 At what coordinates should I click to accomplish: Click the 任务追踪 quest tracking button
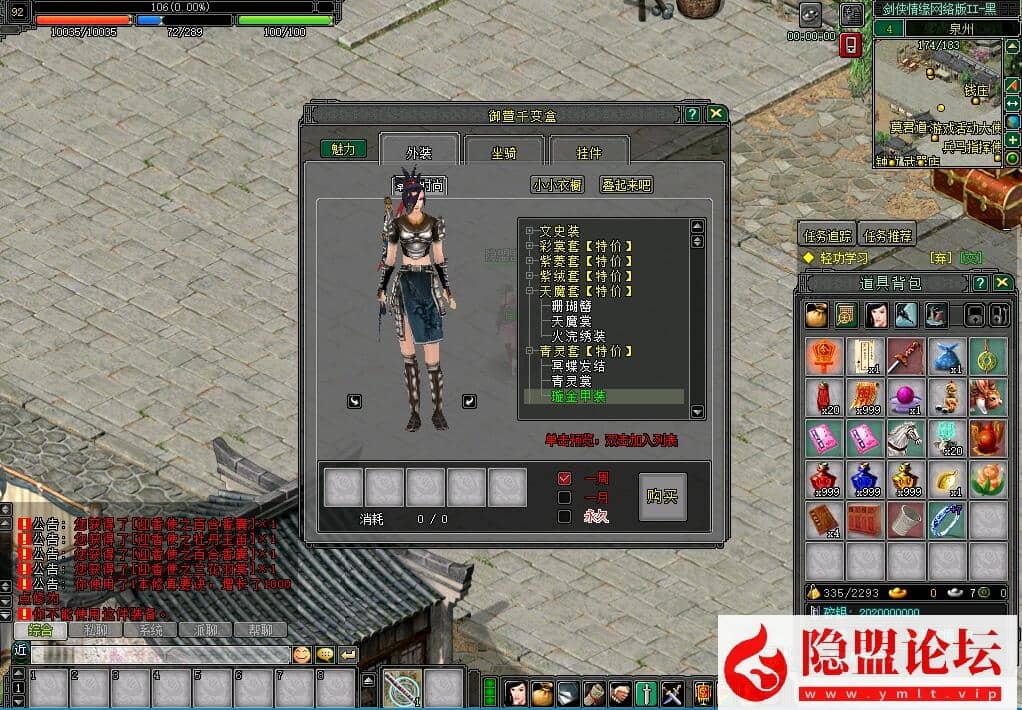(x=828, y=236)
